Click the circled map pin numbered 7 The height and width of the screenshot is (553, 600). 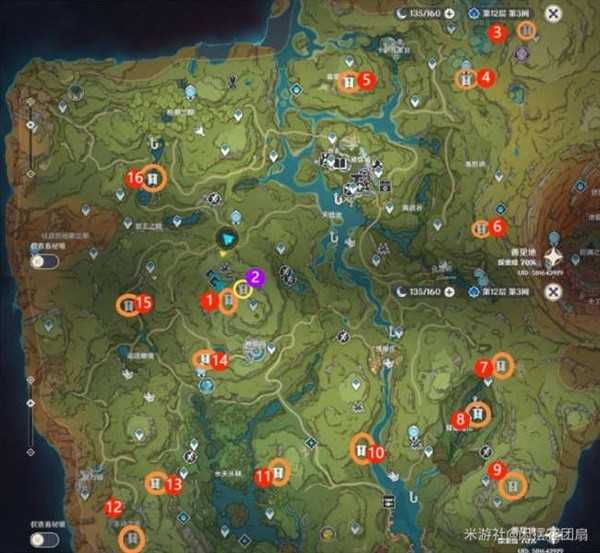coord(502,367)
